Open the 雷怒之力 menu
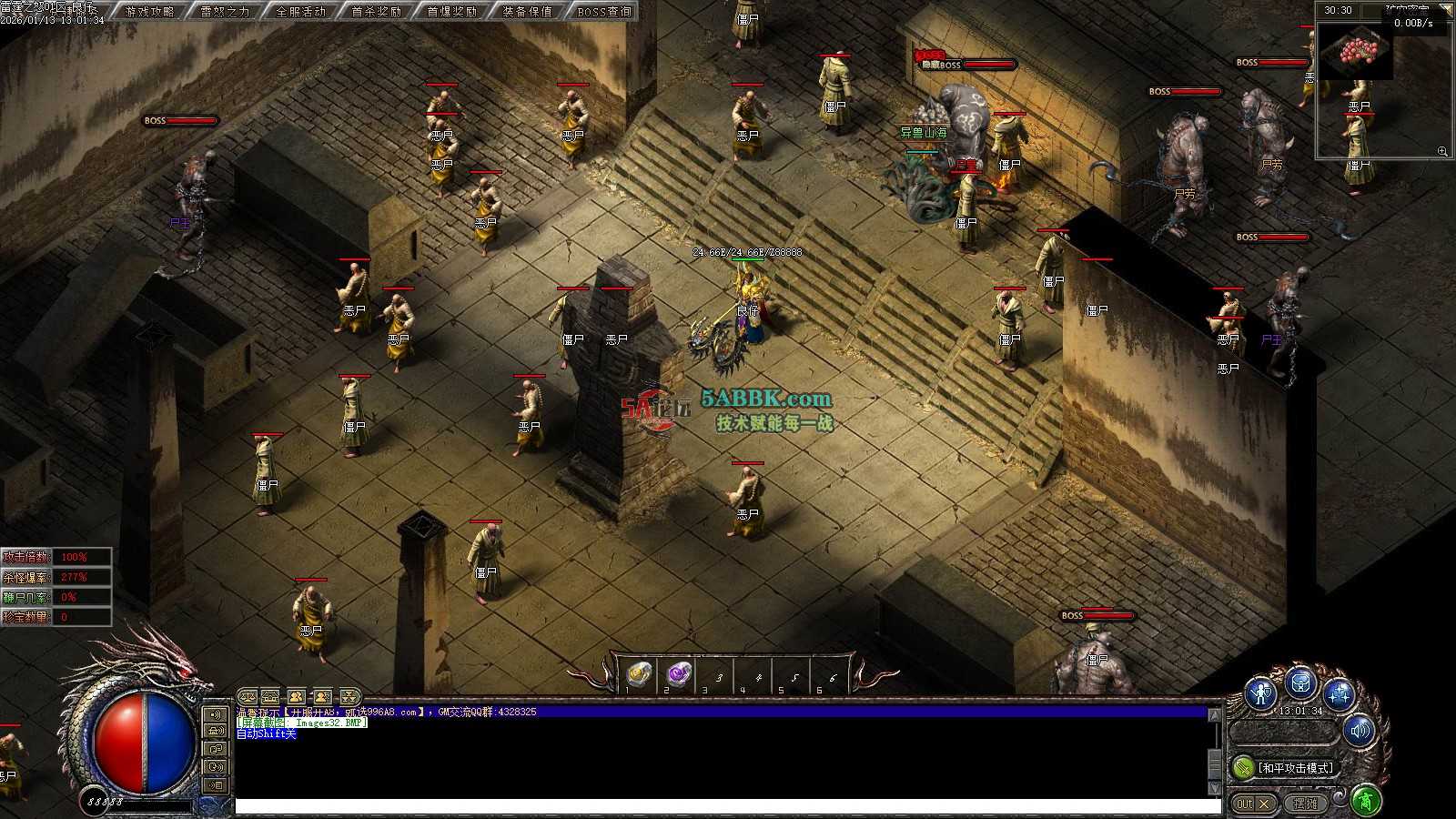Viewport: 1456px width, 819px height. click(225, 12)
